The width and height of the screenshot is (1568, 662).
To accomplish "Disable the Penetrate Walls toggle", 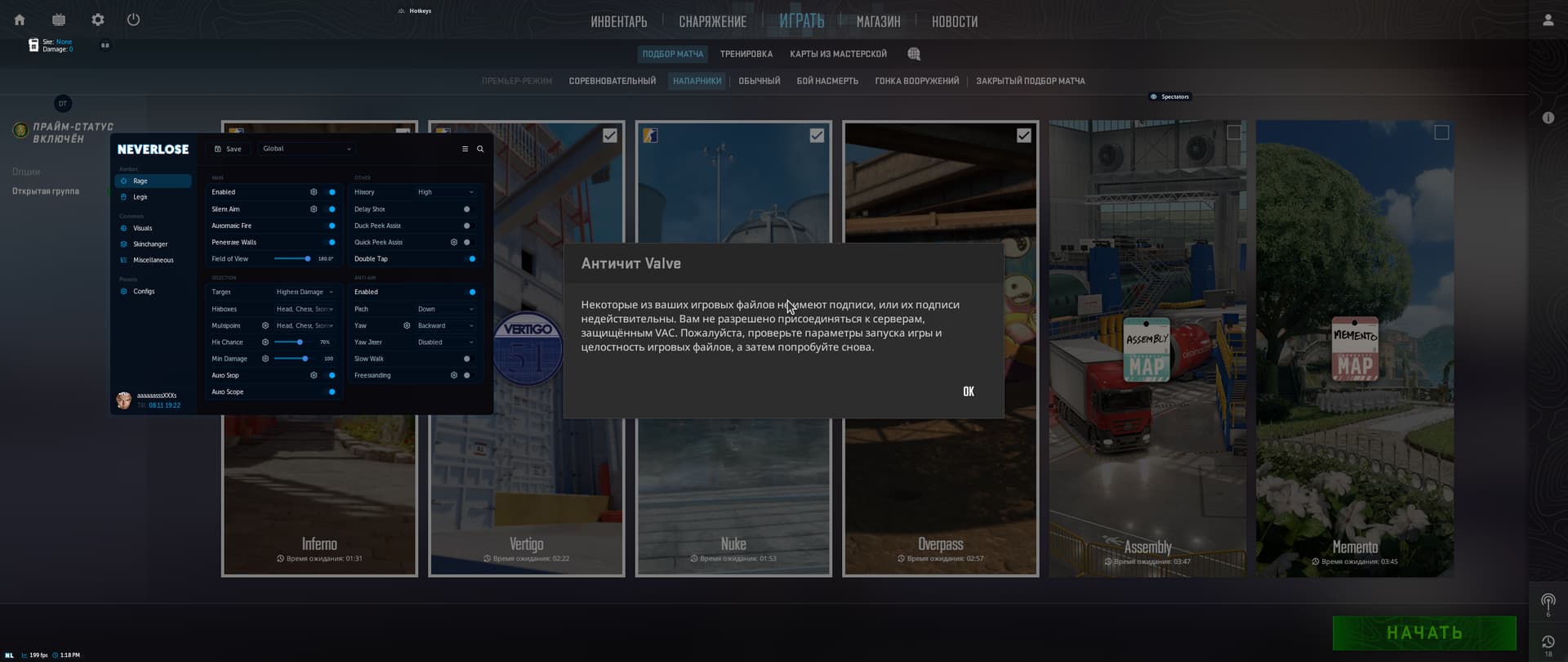I will pos(330,242).
